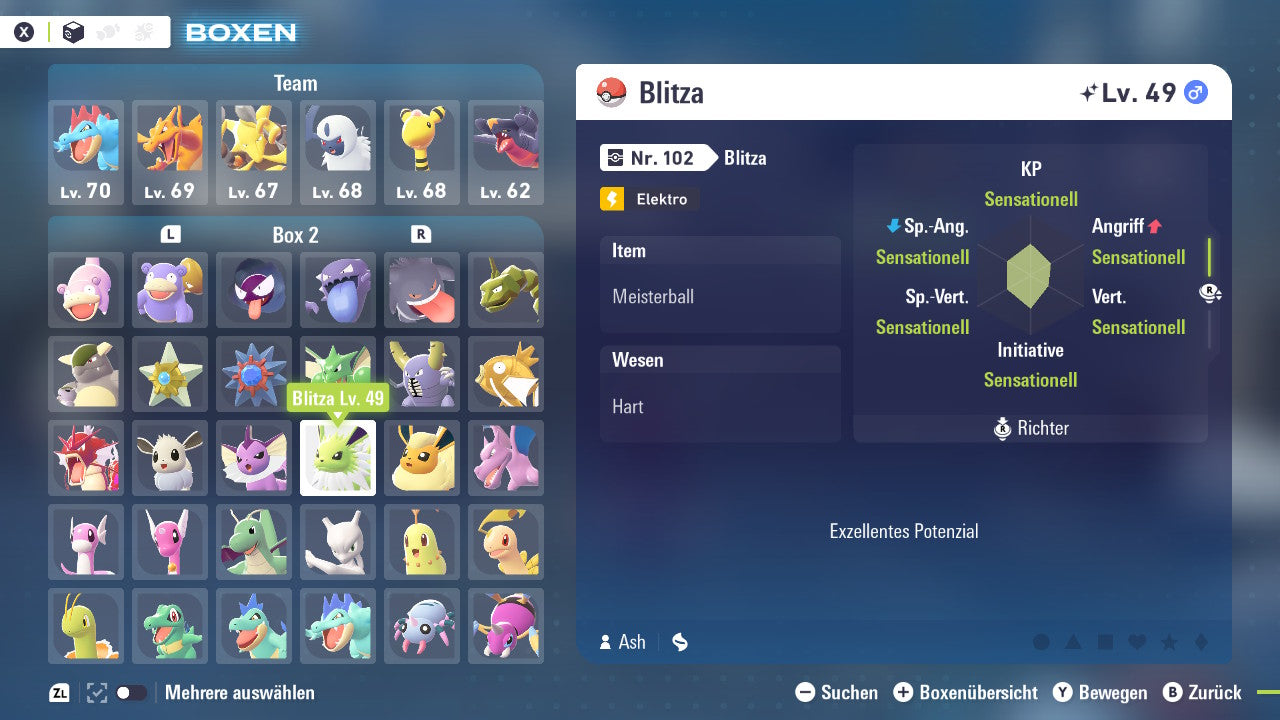Viewport: 1280px width, 720px height.
Task: Open the Boxenübersicht
Action: pos(966,692)
